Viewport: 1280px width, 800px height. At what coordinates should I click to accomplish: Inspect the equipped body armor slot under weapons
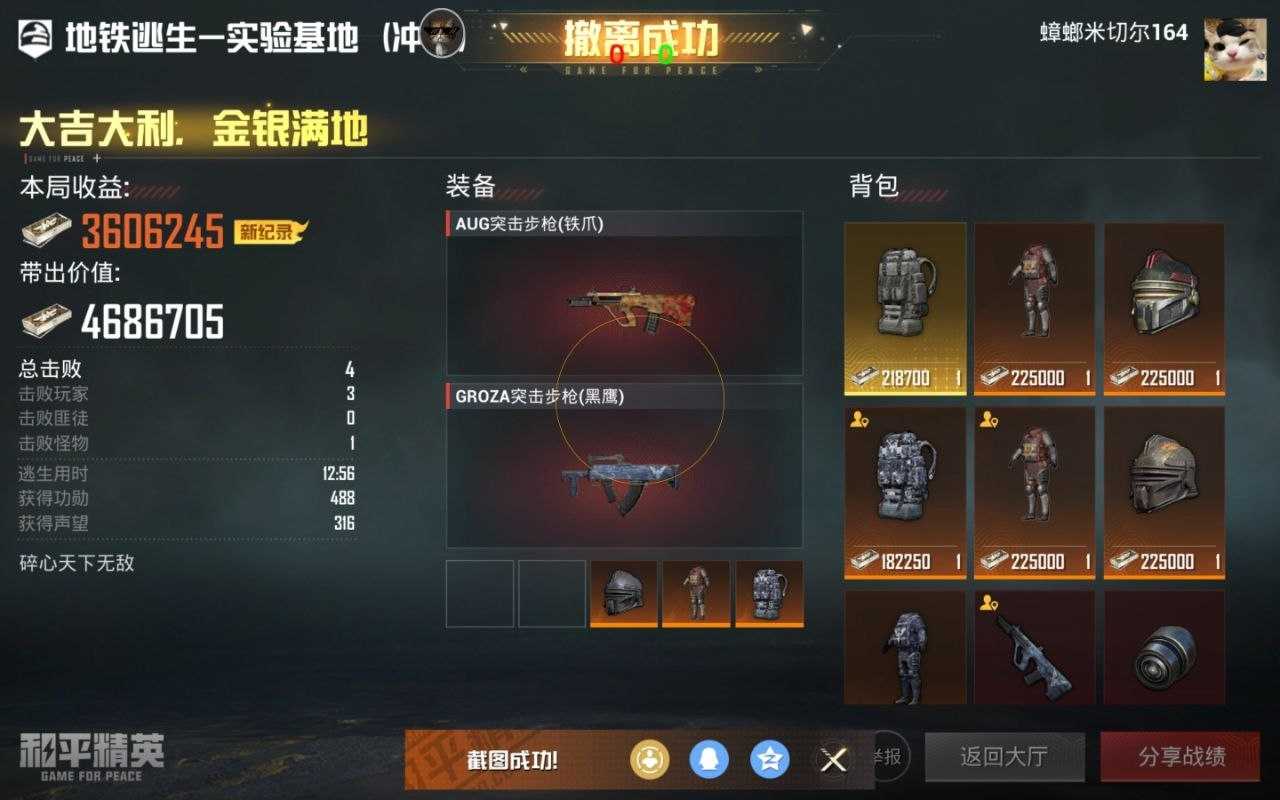pyautogui.click(x=696, y=594)
